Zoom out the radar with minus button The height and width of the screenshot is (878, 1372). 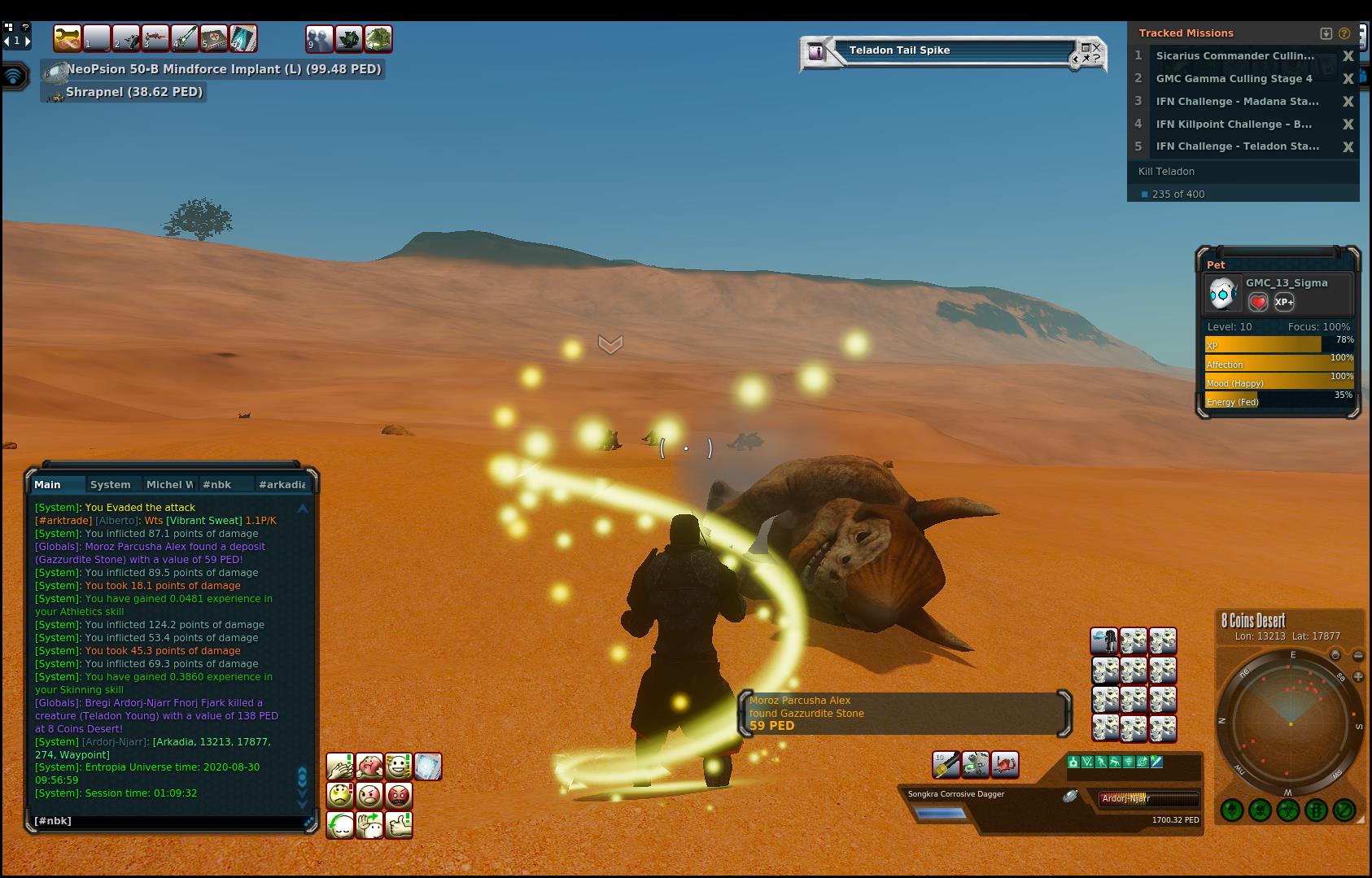1358,655
